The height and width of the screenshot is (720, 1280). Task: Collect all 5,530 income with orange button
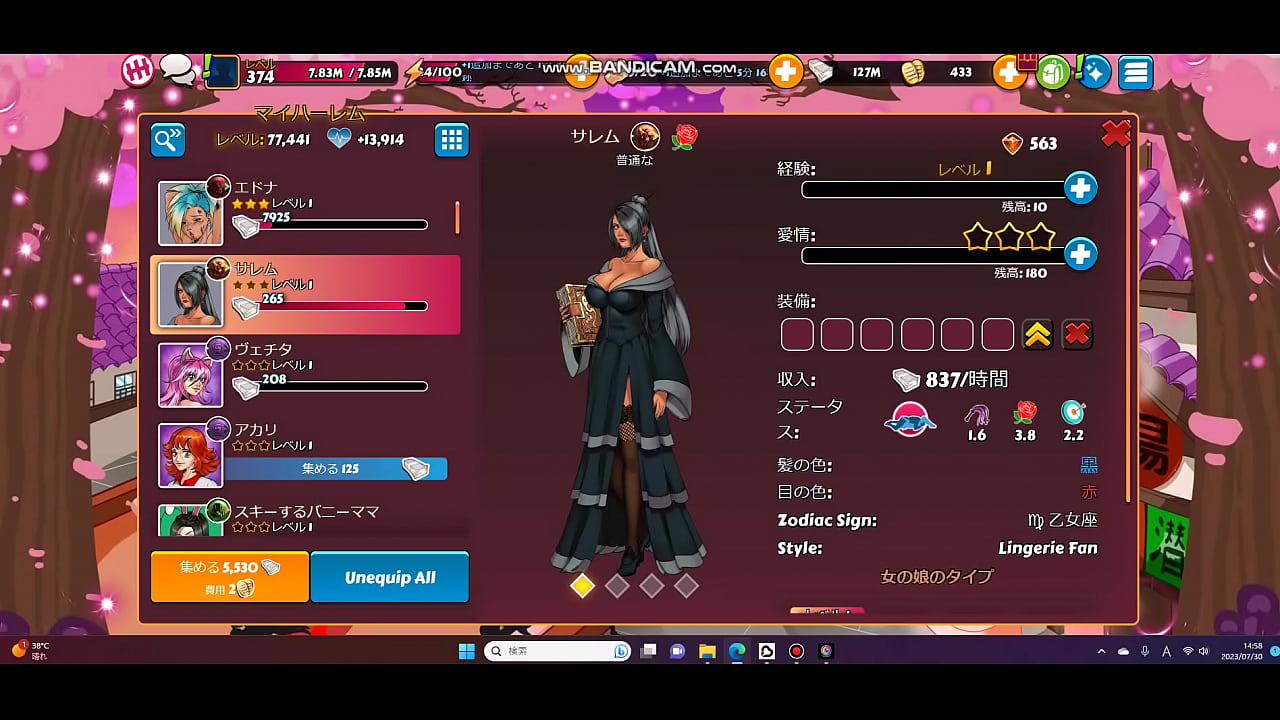coord(230,577)
